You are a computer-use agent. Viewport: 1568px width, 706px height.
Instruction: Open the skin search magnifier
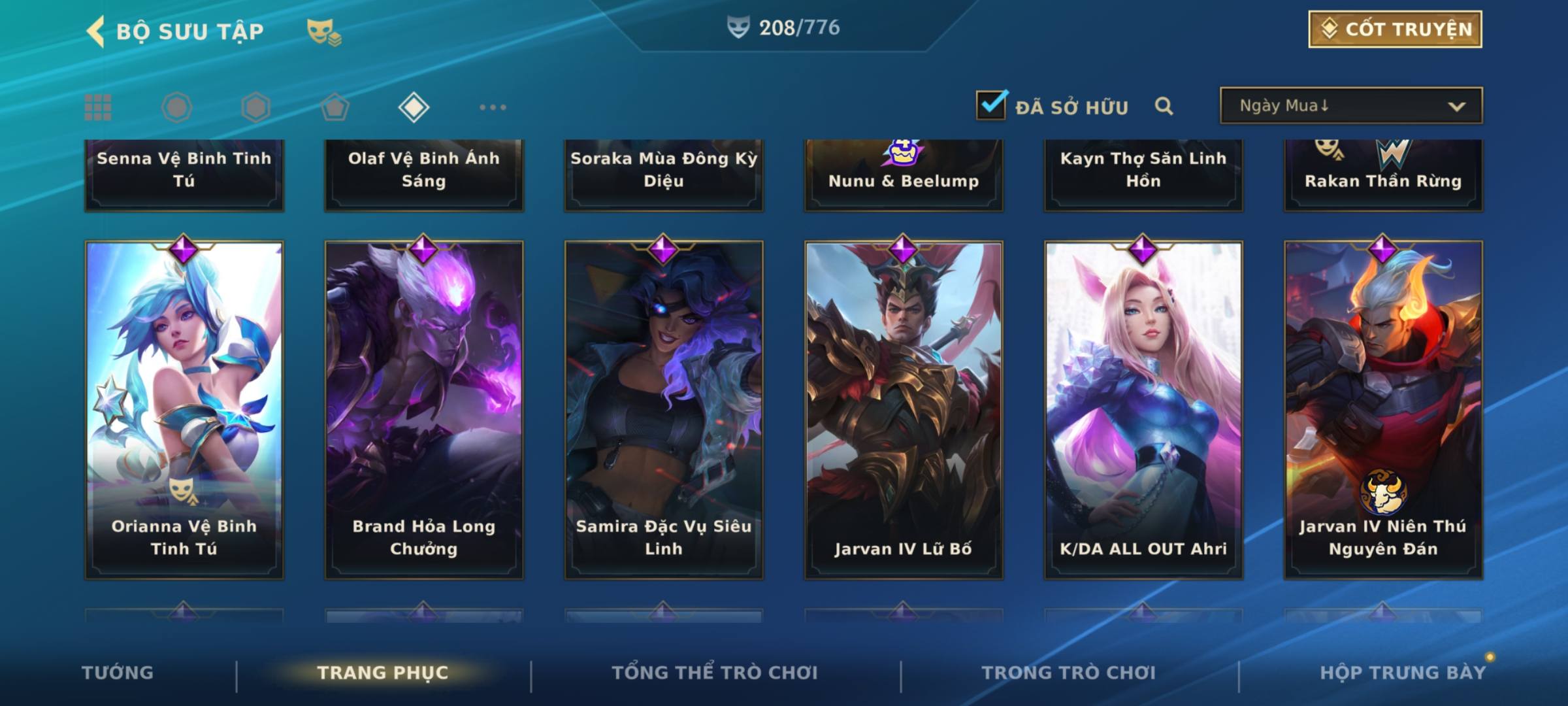click(x=1164, y=106)
